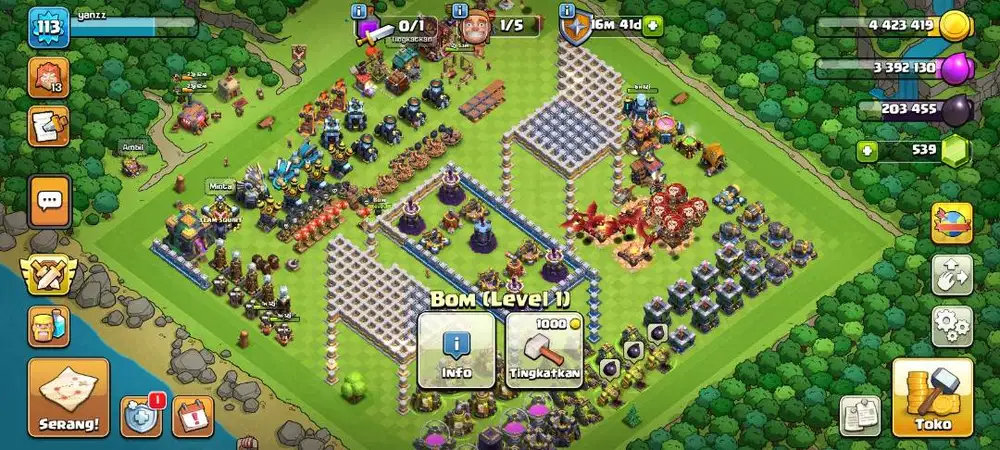Open the game settings gear
1000x450 pixels.
pos(952,325)
